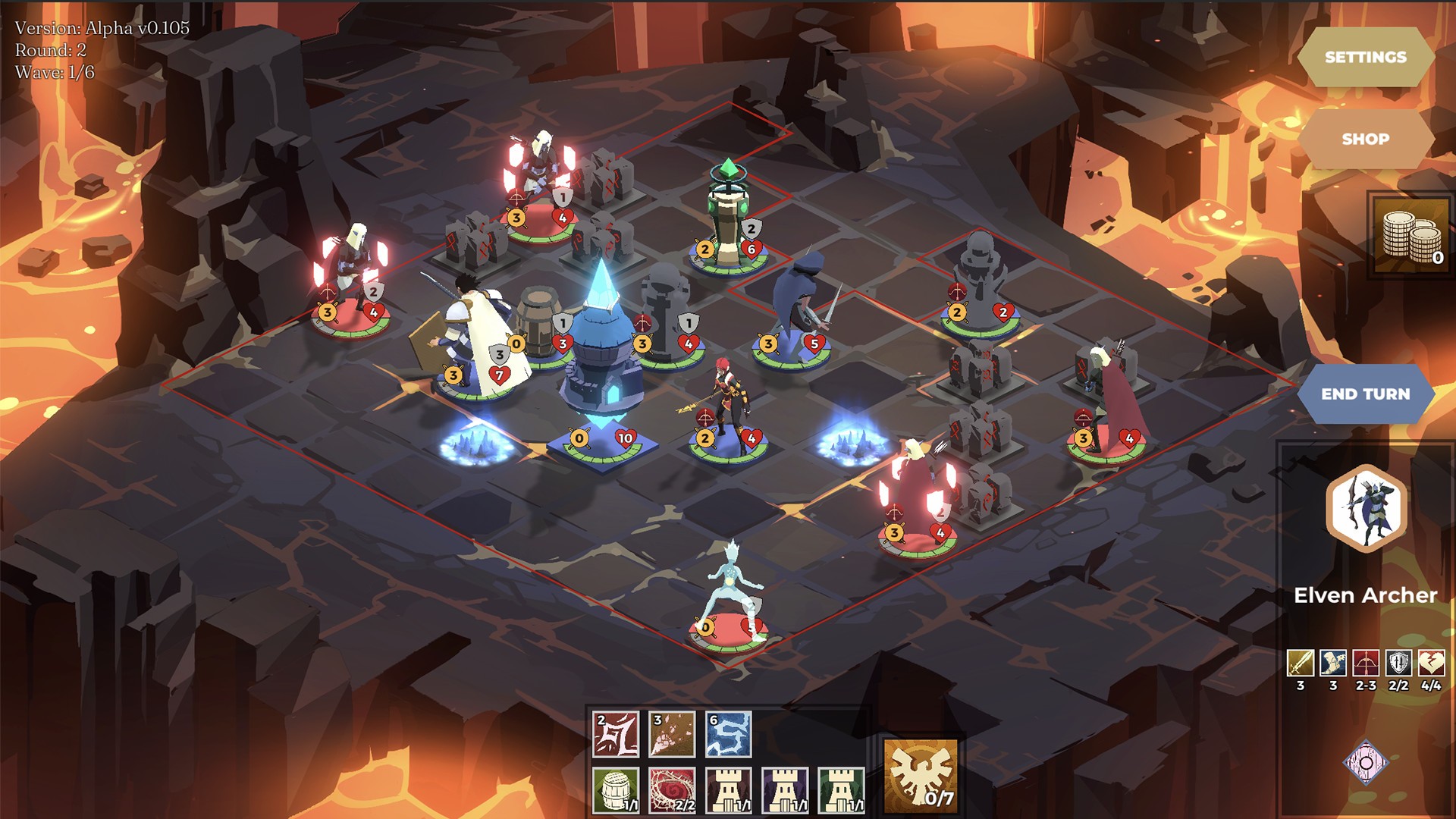The width and height of the screenshot is (1456, 819).
Task: Pick the purple-background tower slot
Action: 785,790
